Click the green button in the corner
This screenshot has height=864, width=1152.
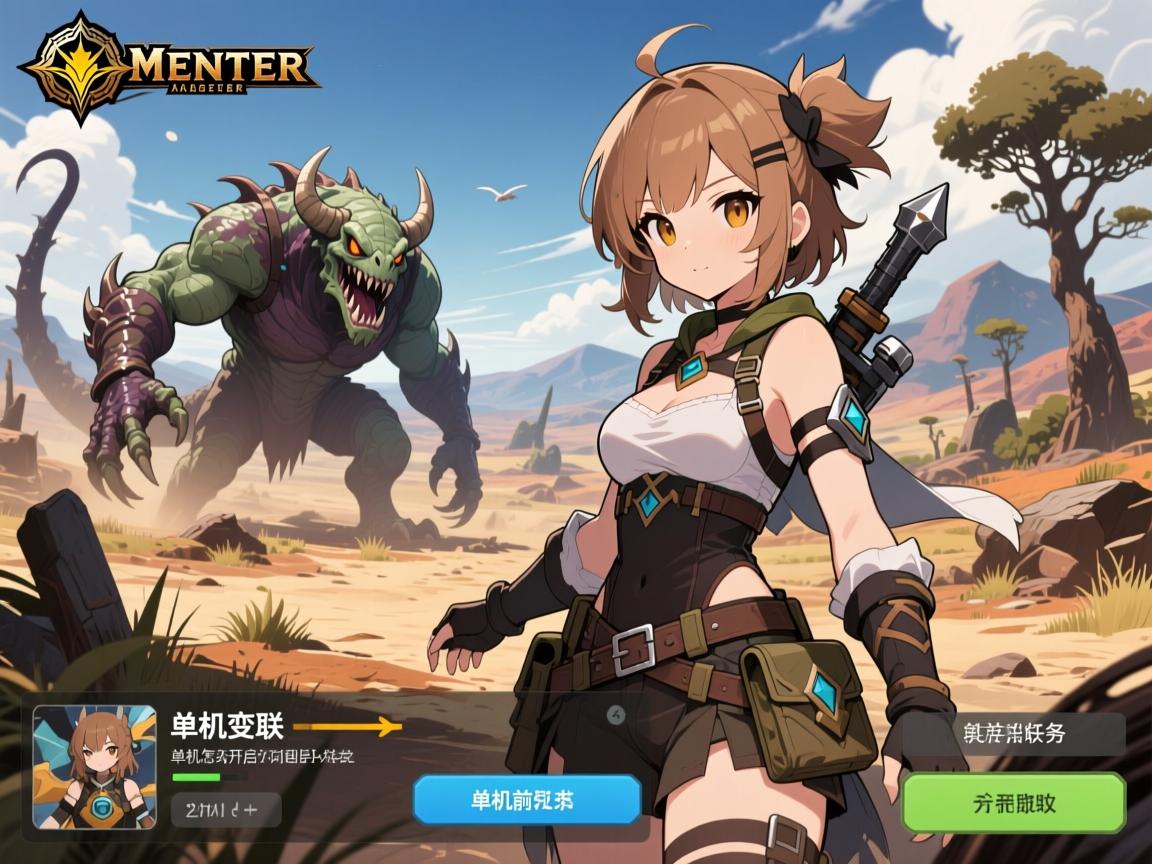(x=1013, y=802)
